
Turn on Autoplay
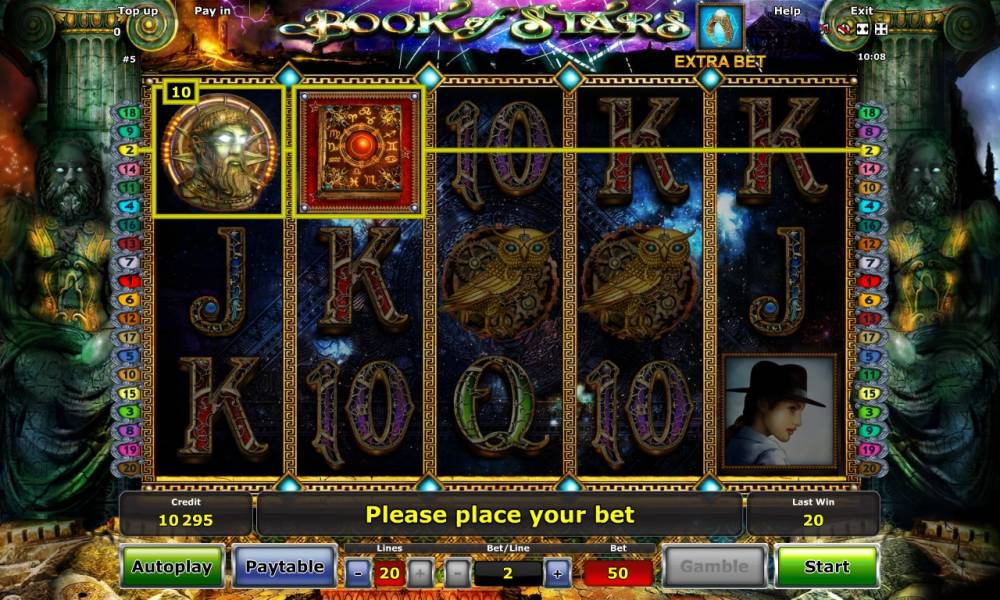point(172,567)
